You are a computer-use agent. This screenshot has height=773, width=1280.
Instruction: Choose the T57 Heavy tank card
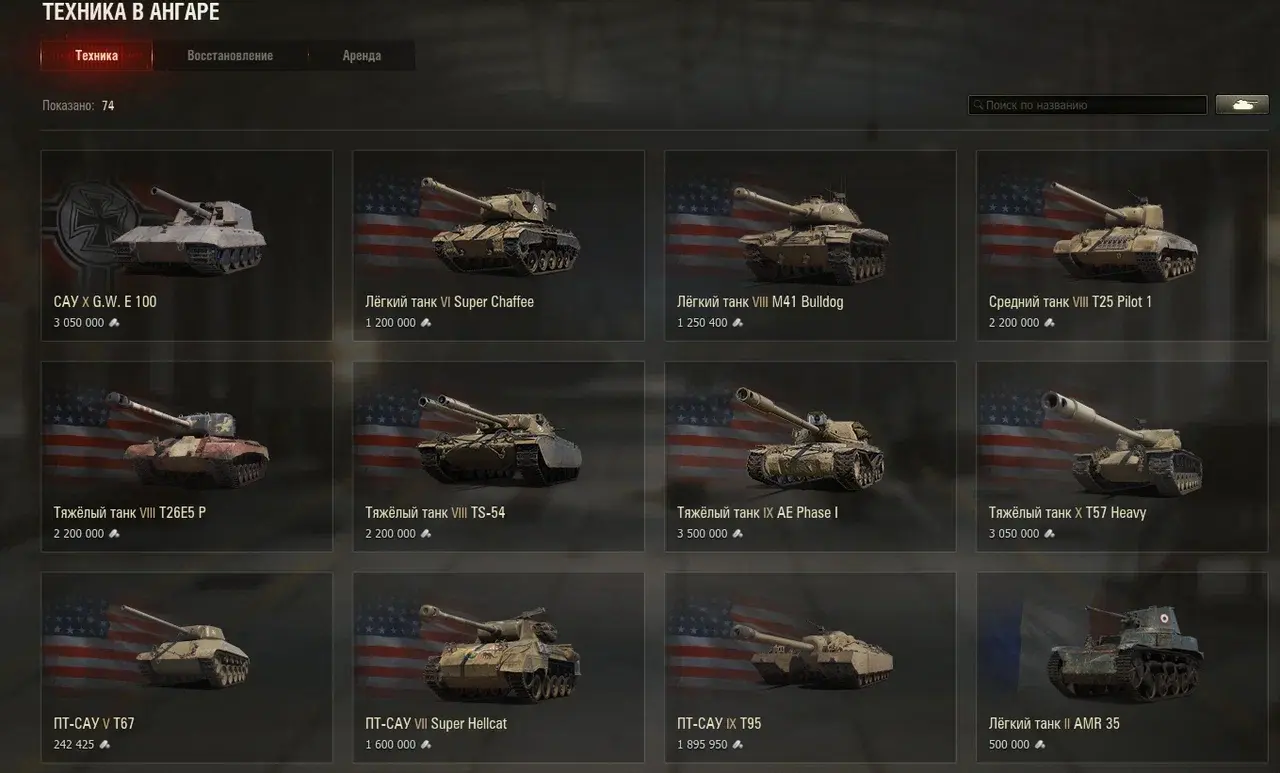click(x=1122, y=456)
